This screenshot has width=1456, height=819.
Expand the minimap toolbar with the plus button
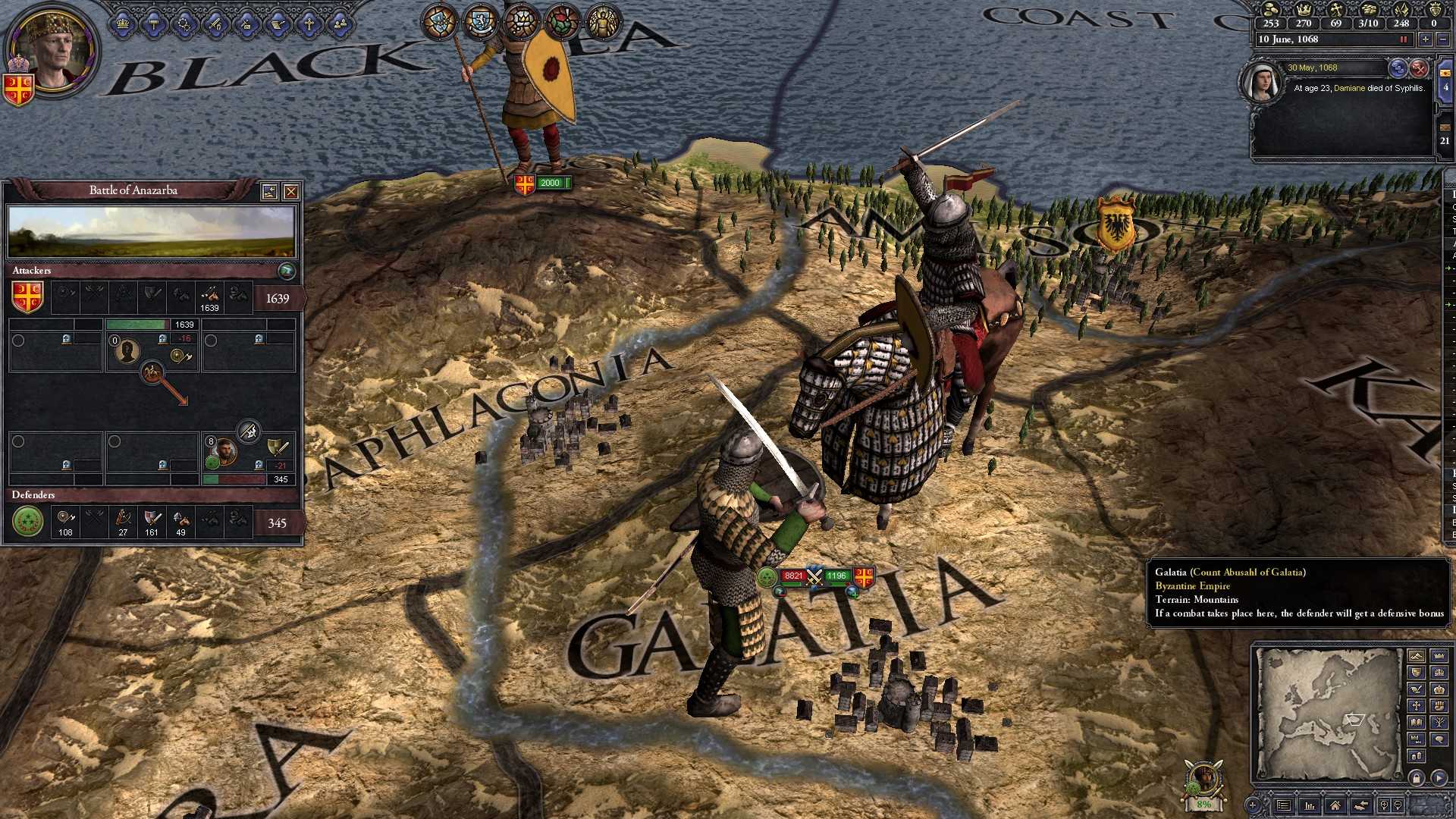pos(1253,805)
